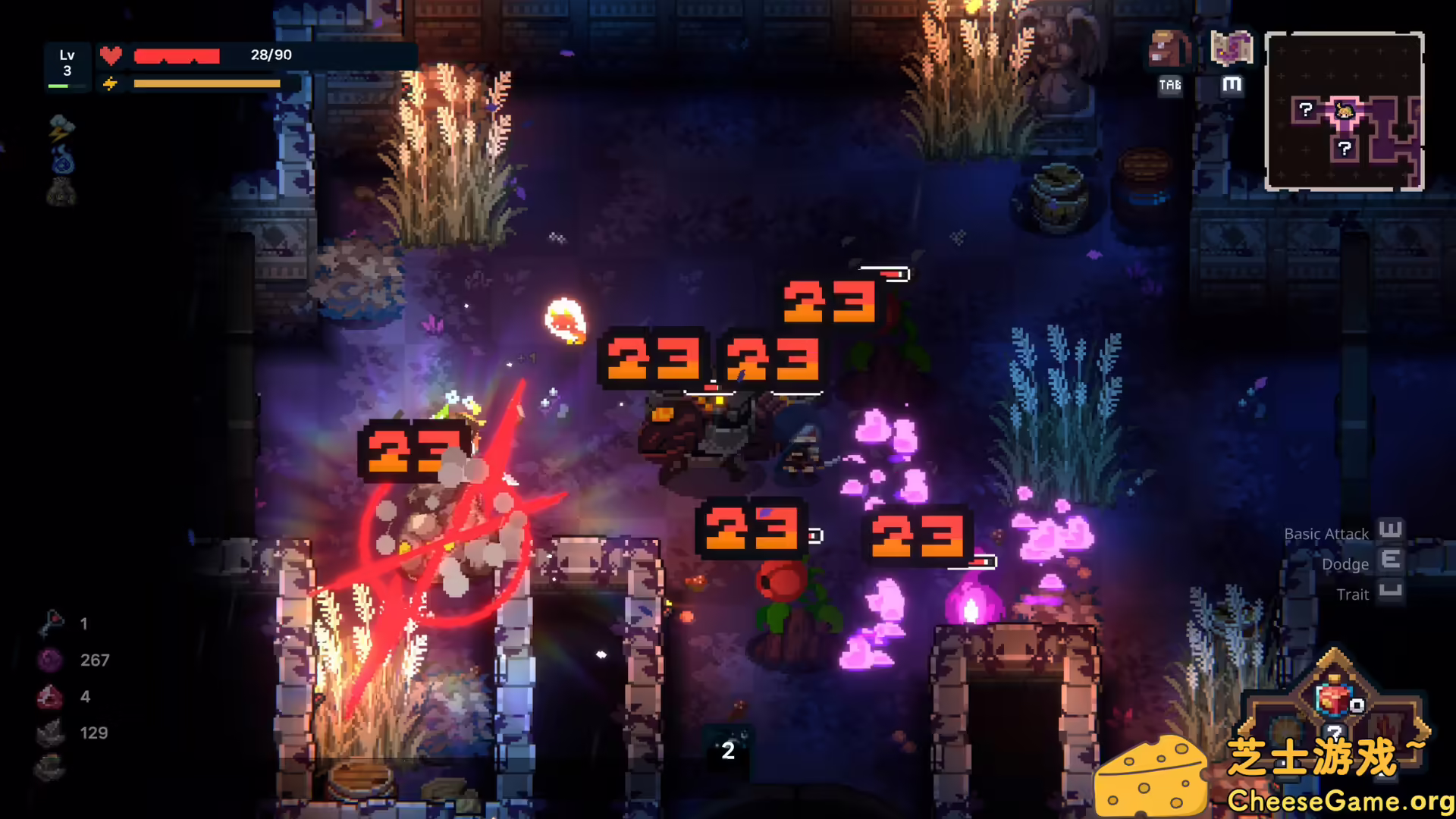Click the Trait keybind label
Viewport: 1456px width, 819px height.
pos(1352,595)
